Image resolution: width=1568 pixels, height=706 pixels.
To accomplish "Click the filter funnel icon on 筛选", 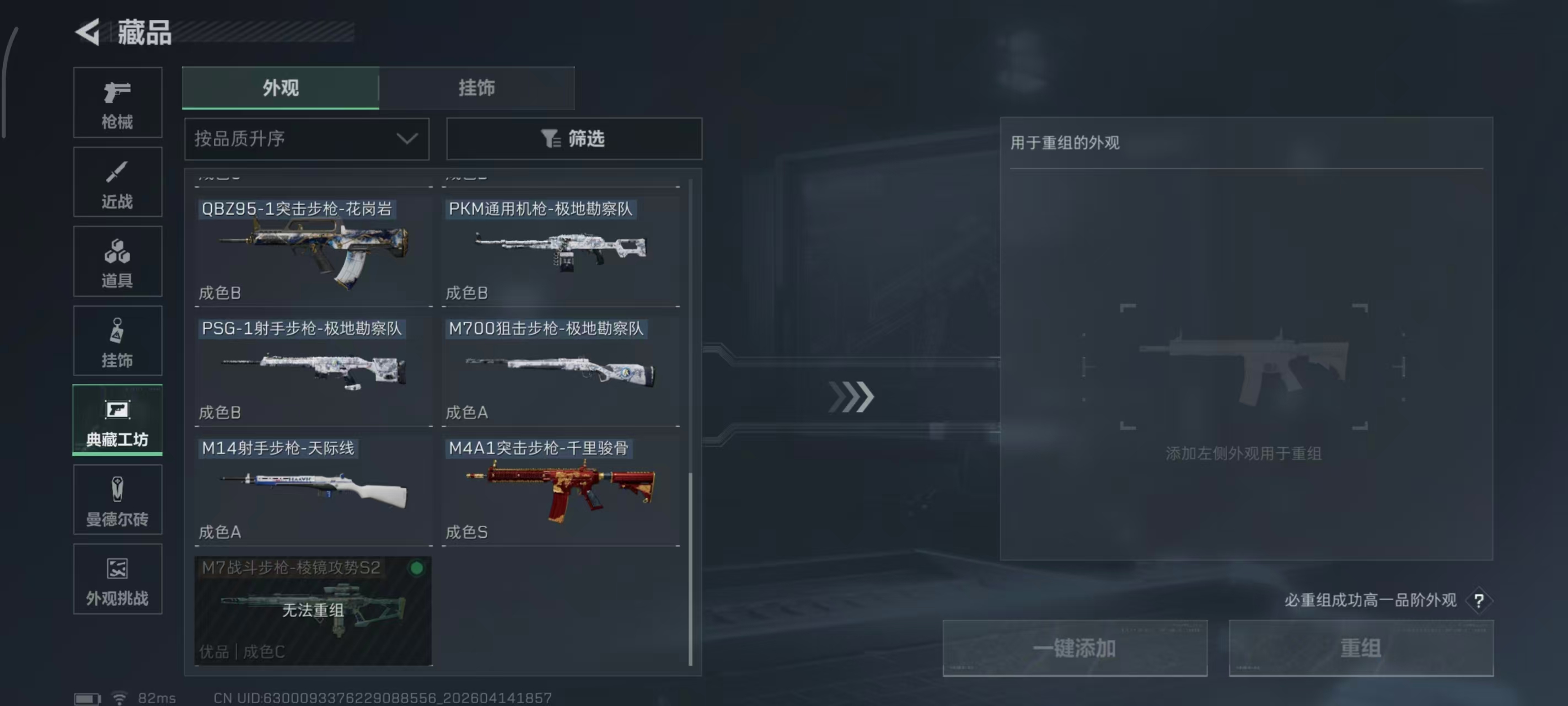I will point(551,139).
